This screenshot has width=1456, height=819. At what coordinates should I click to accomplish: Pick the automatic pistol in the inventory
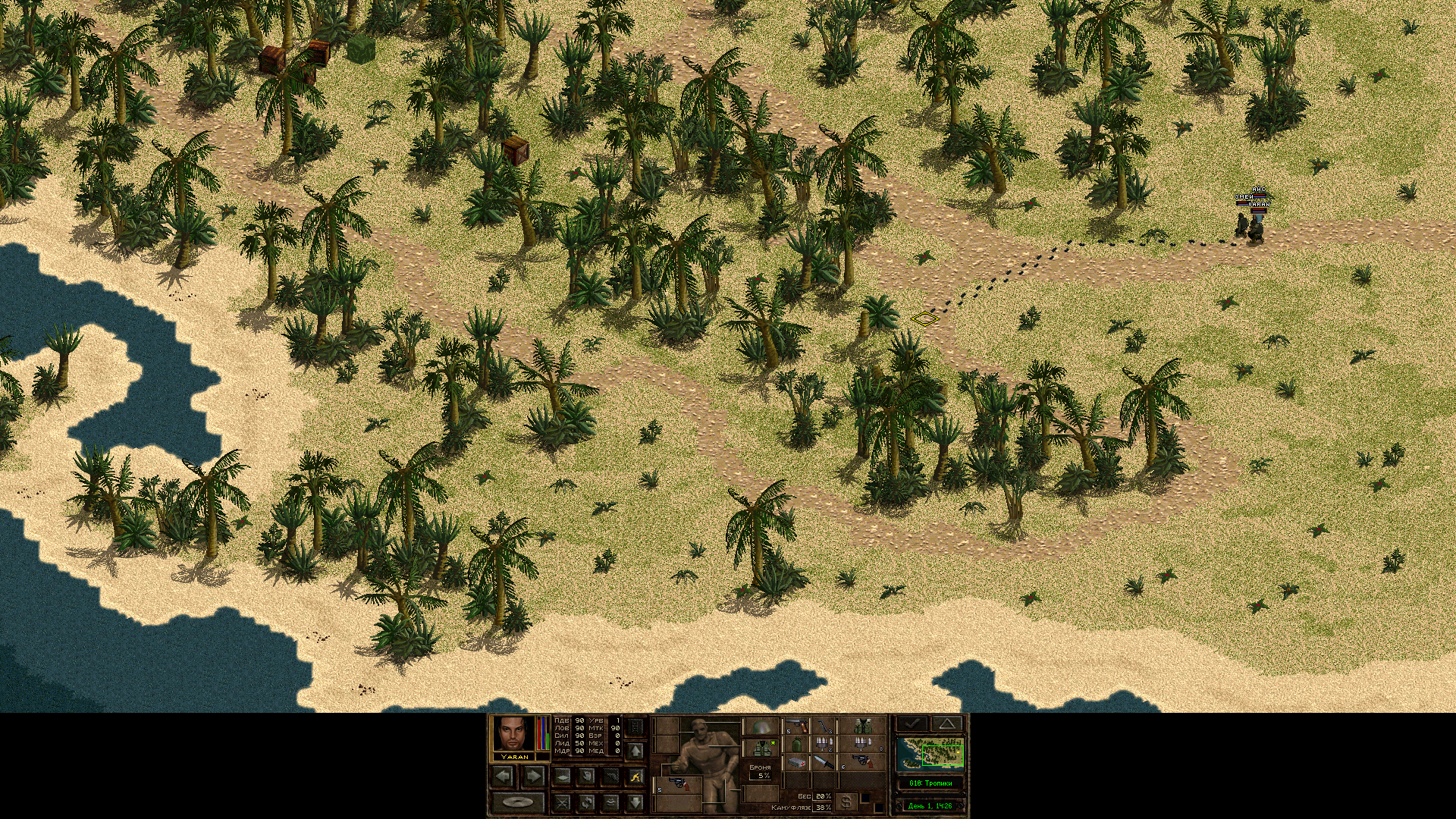tap(795, 727)
